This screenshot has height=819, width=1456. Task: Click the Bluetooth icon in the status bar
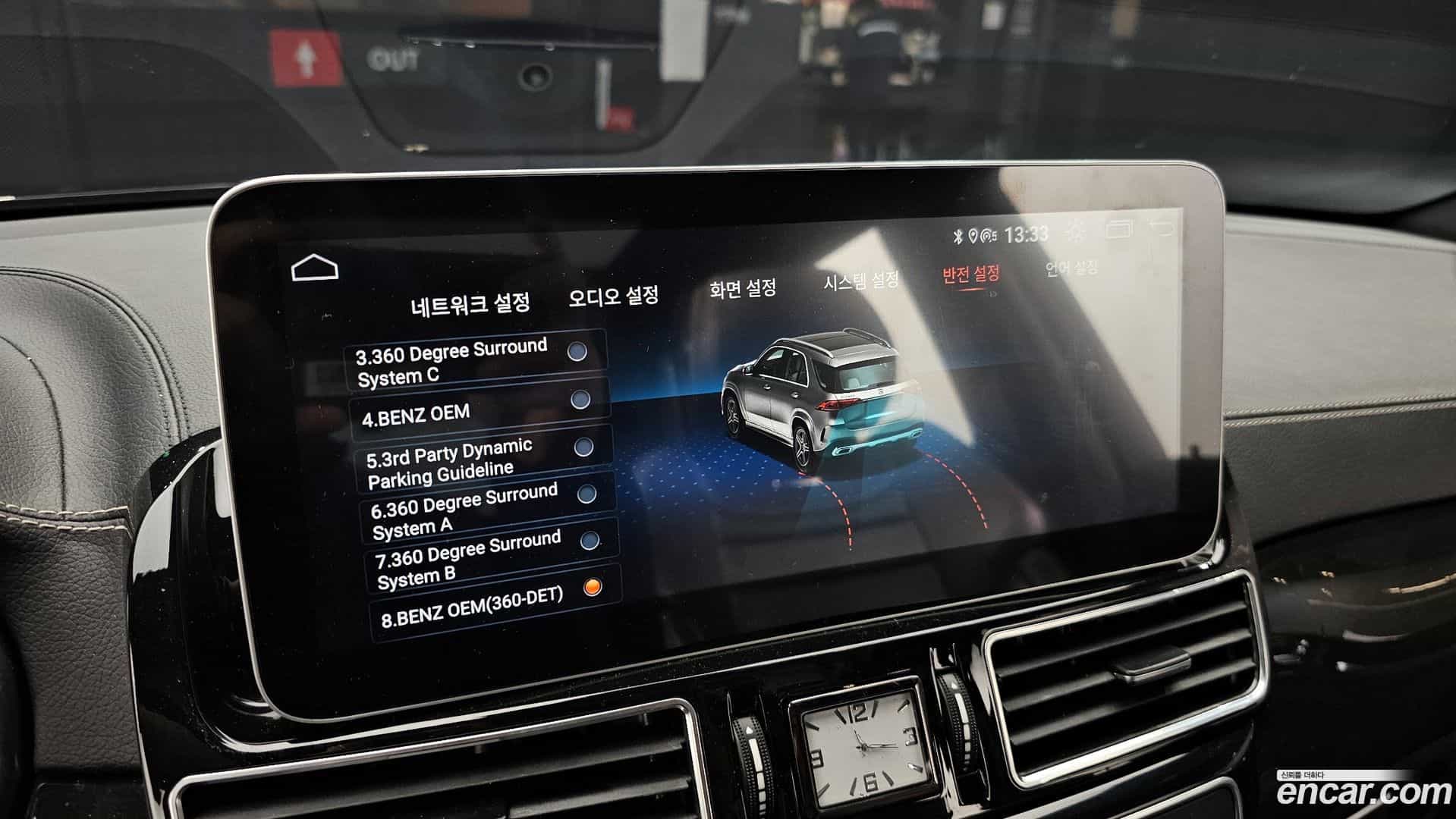[958, 235]
